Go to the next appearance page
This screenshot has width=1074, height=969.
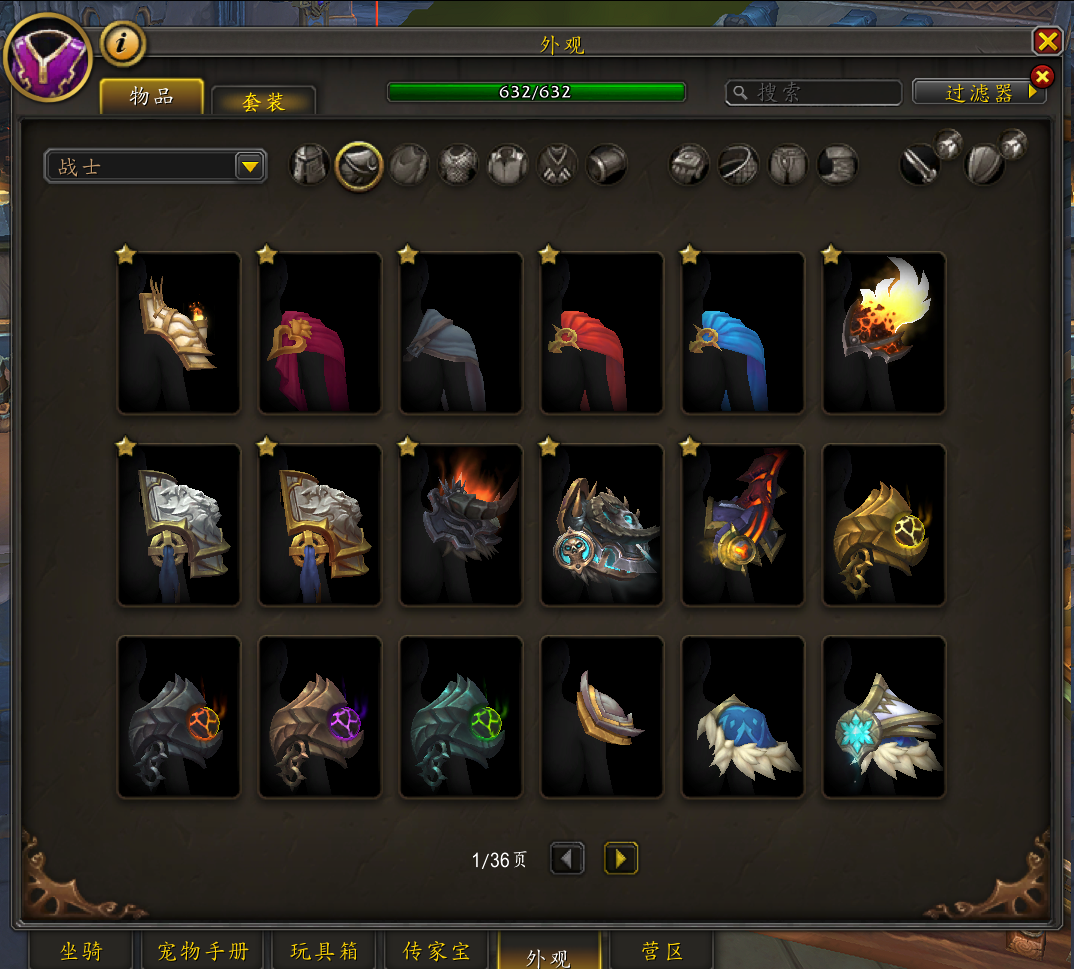pos(621,858)
